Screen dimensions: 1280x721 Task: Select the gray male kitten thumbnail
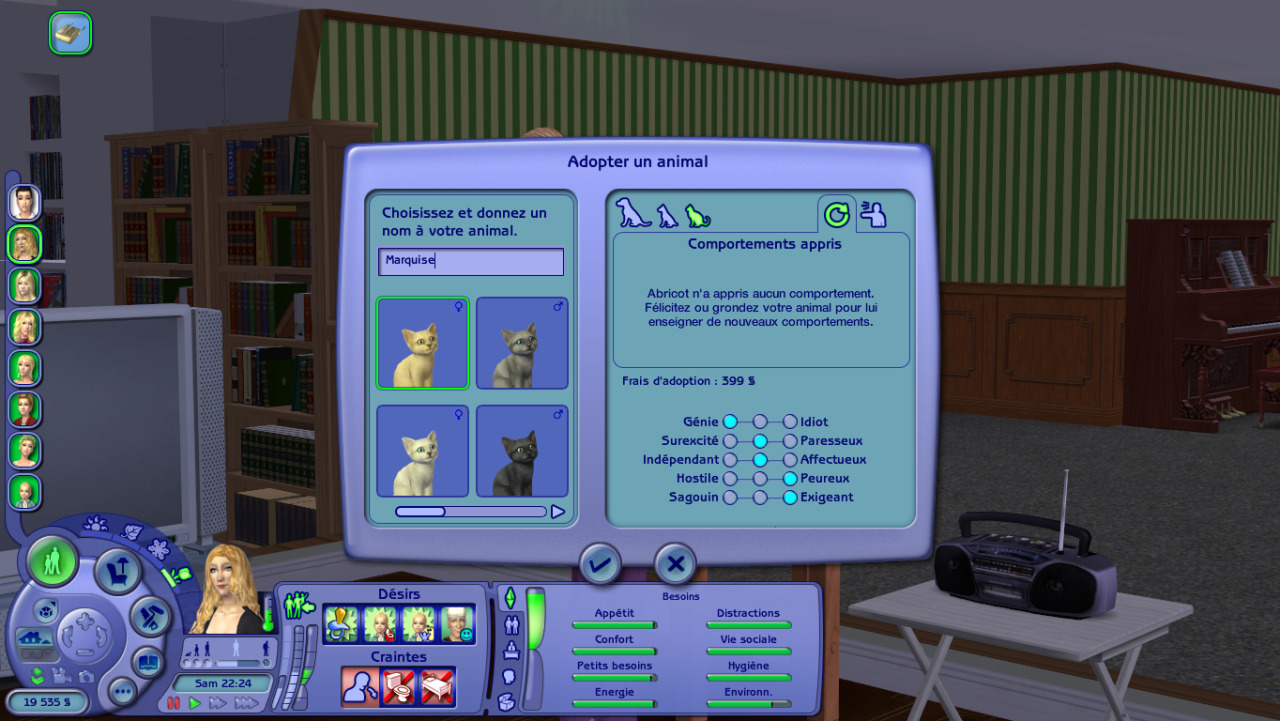point(522,343)
